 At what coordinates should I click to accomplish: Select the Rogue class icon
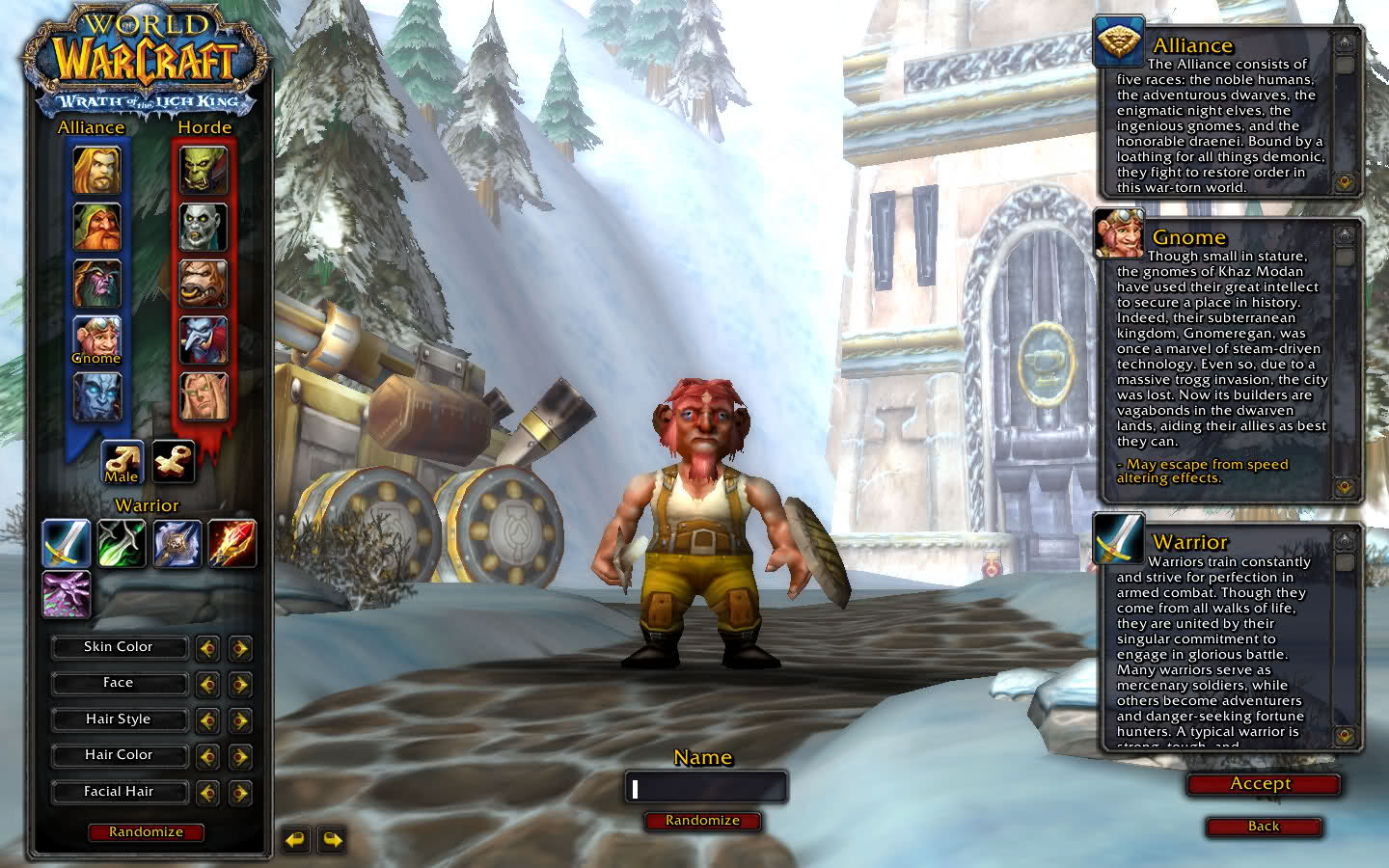coord(122,543)
